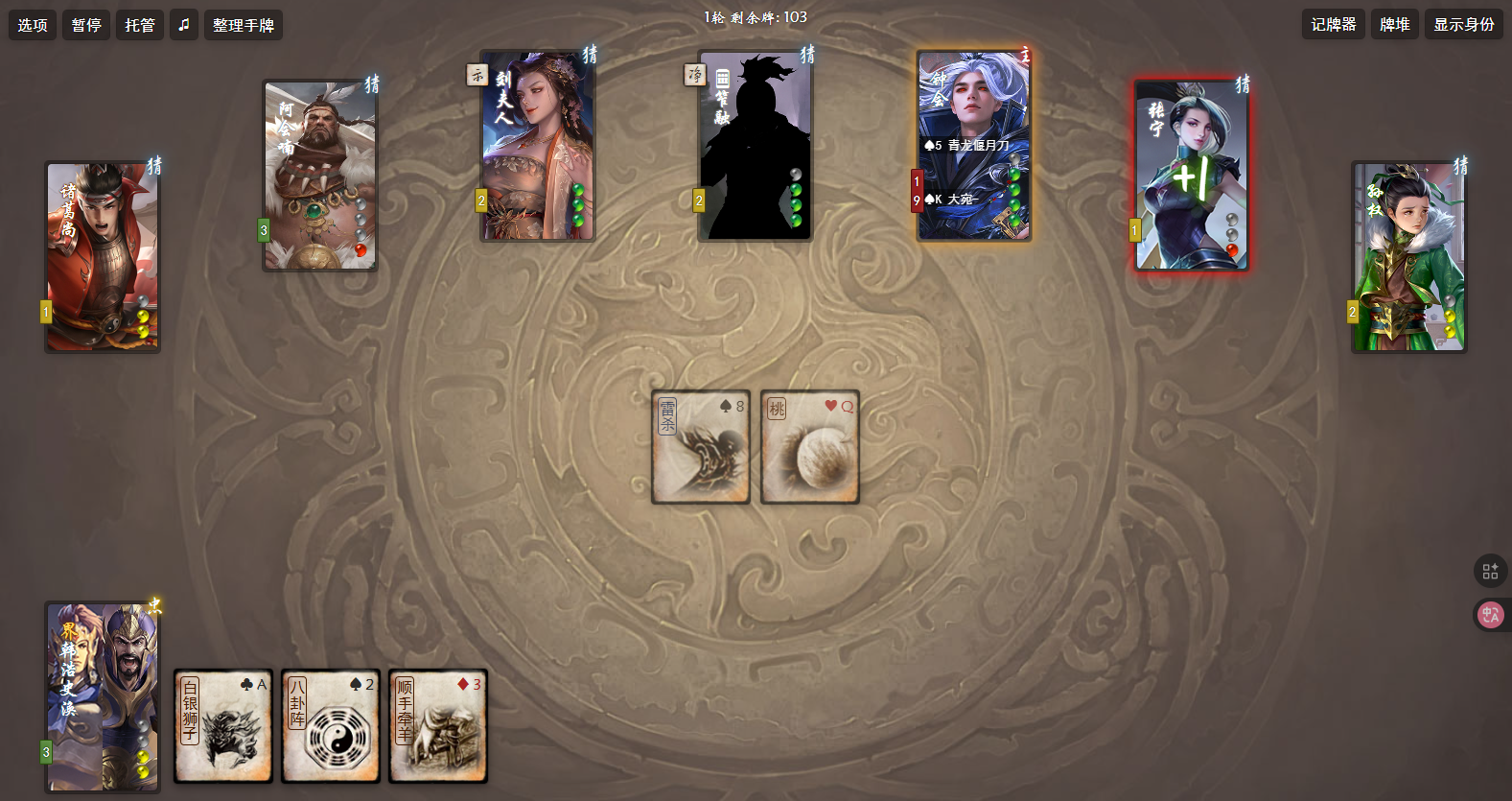Click your own 界韩浩史涣 portrait
The width and height of the screenshot is (1512, 801).
point(103,697)
